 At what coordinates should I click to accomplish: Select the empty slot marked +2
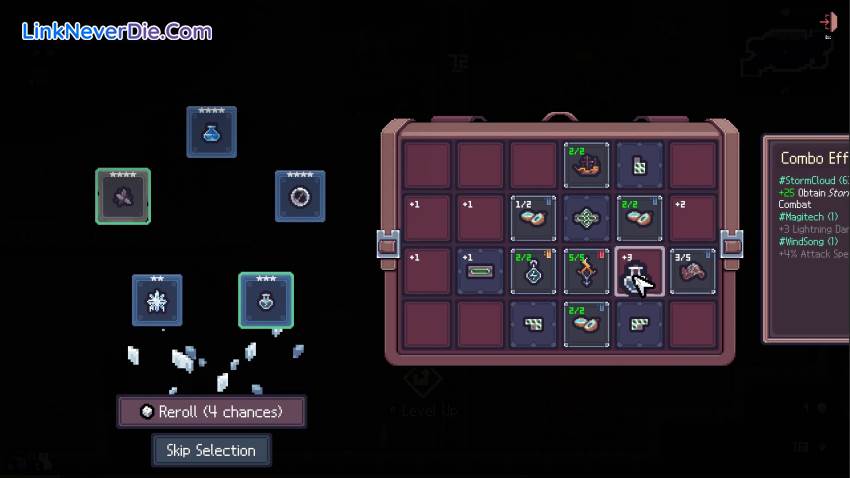click(694, 219)
